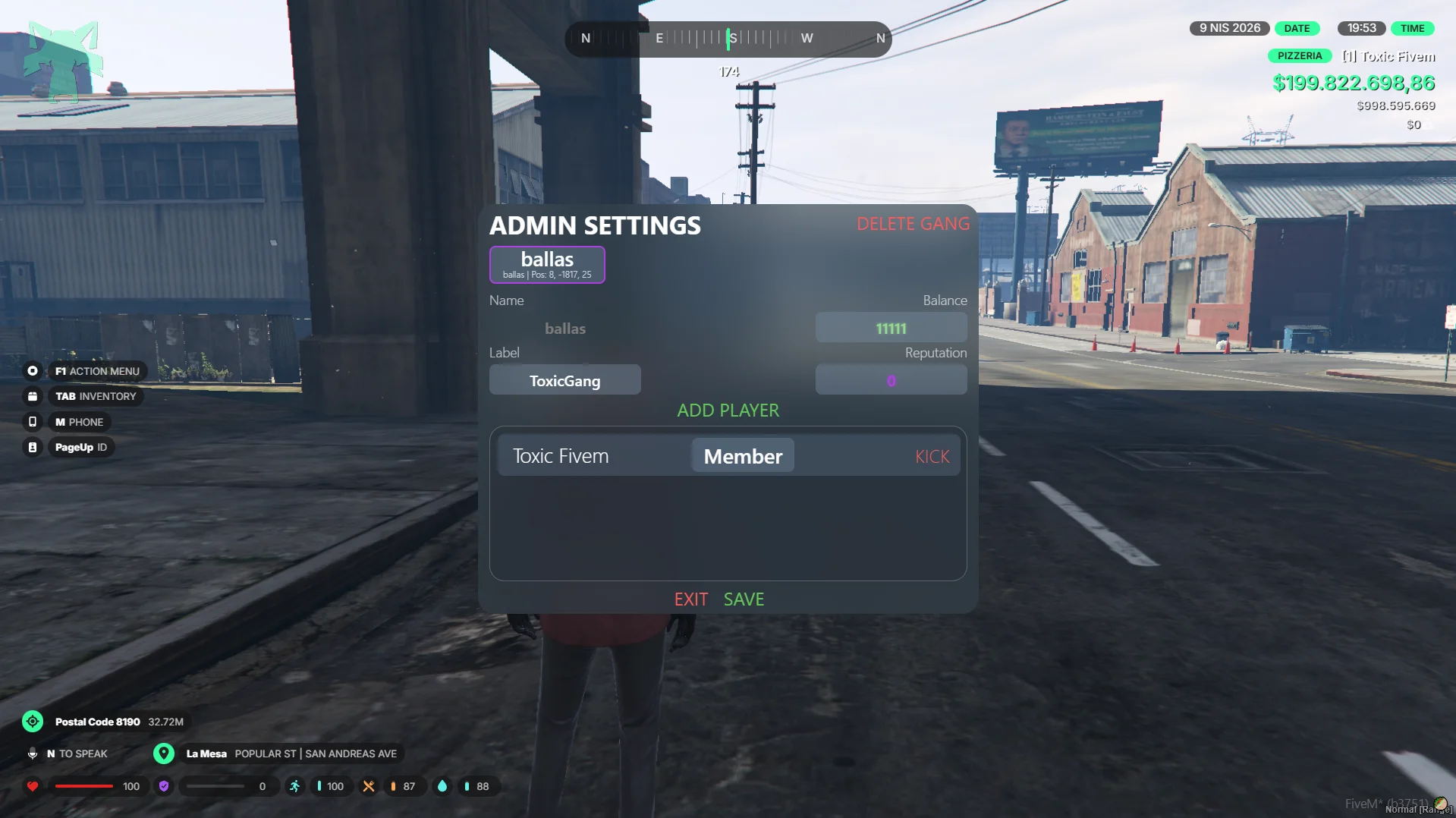Add a player to the gang
The height and width of the screenshot is (818, 1456).
point(728,411)
